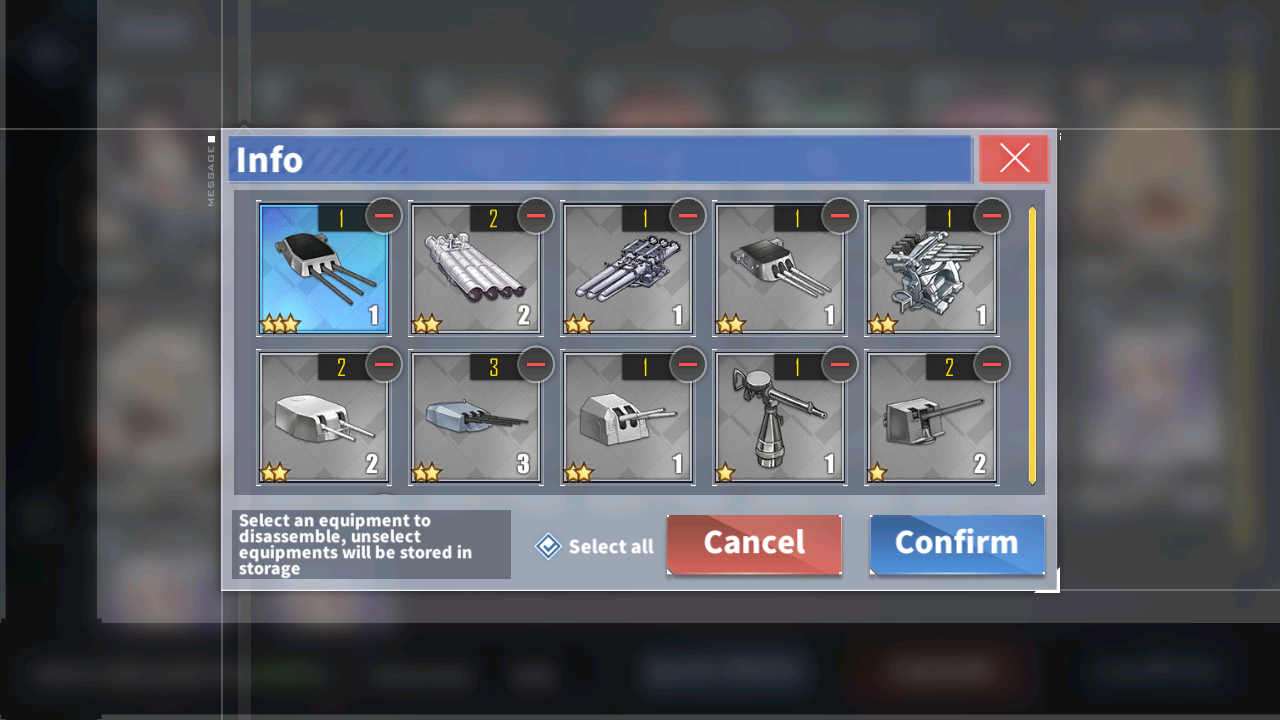Viewport: 1280px width, 720px height.
Task: Select the highlighted 3-star triple main gun thumbnail
Action: [x=324, y=270]
